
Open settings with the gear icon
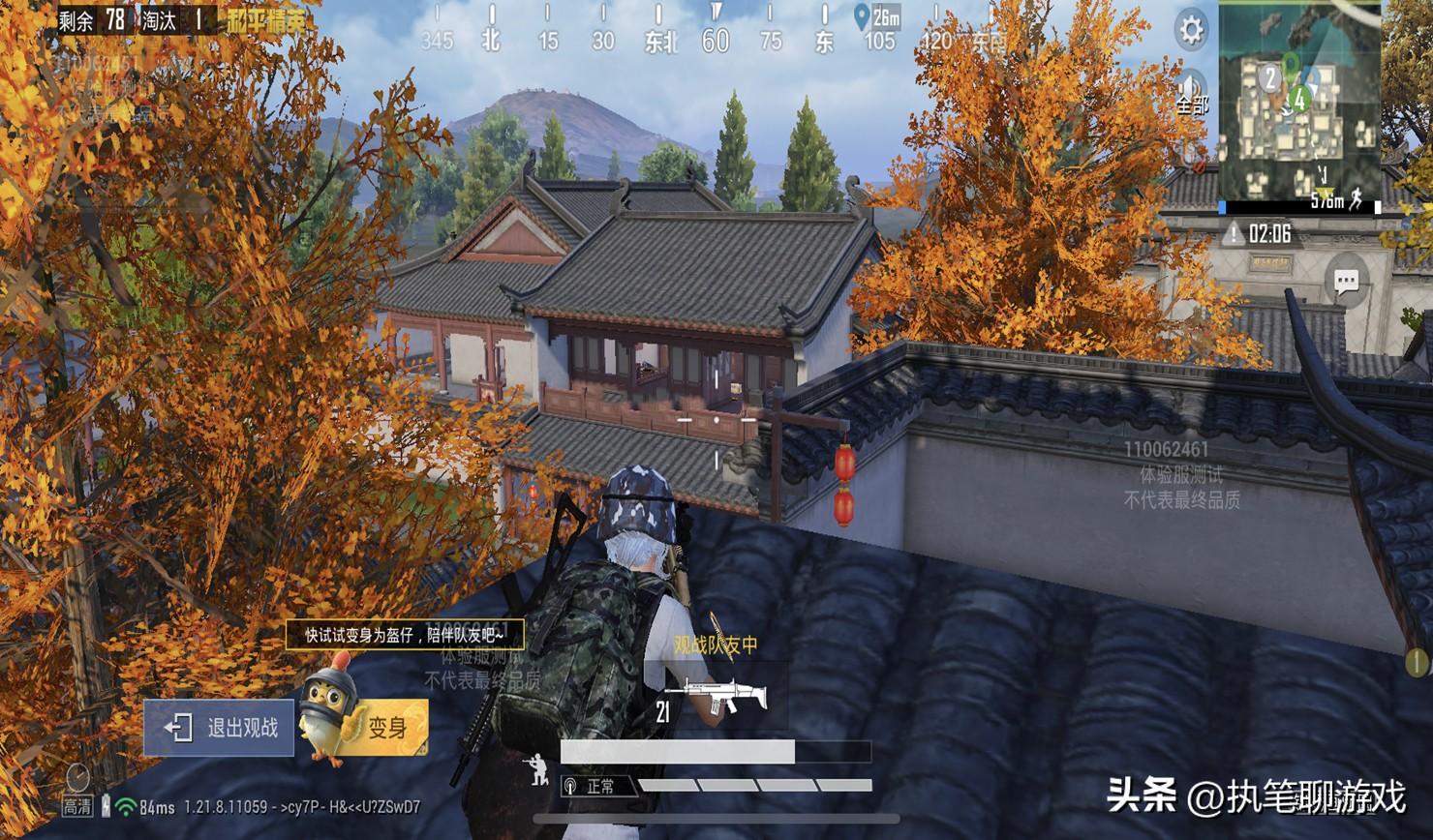pos(1191,31)
